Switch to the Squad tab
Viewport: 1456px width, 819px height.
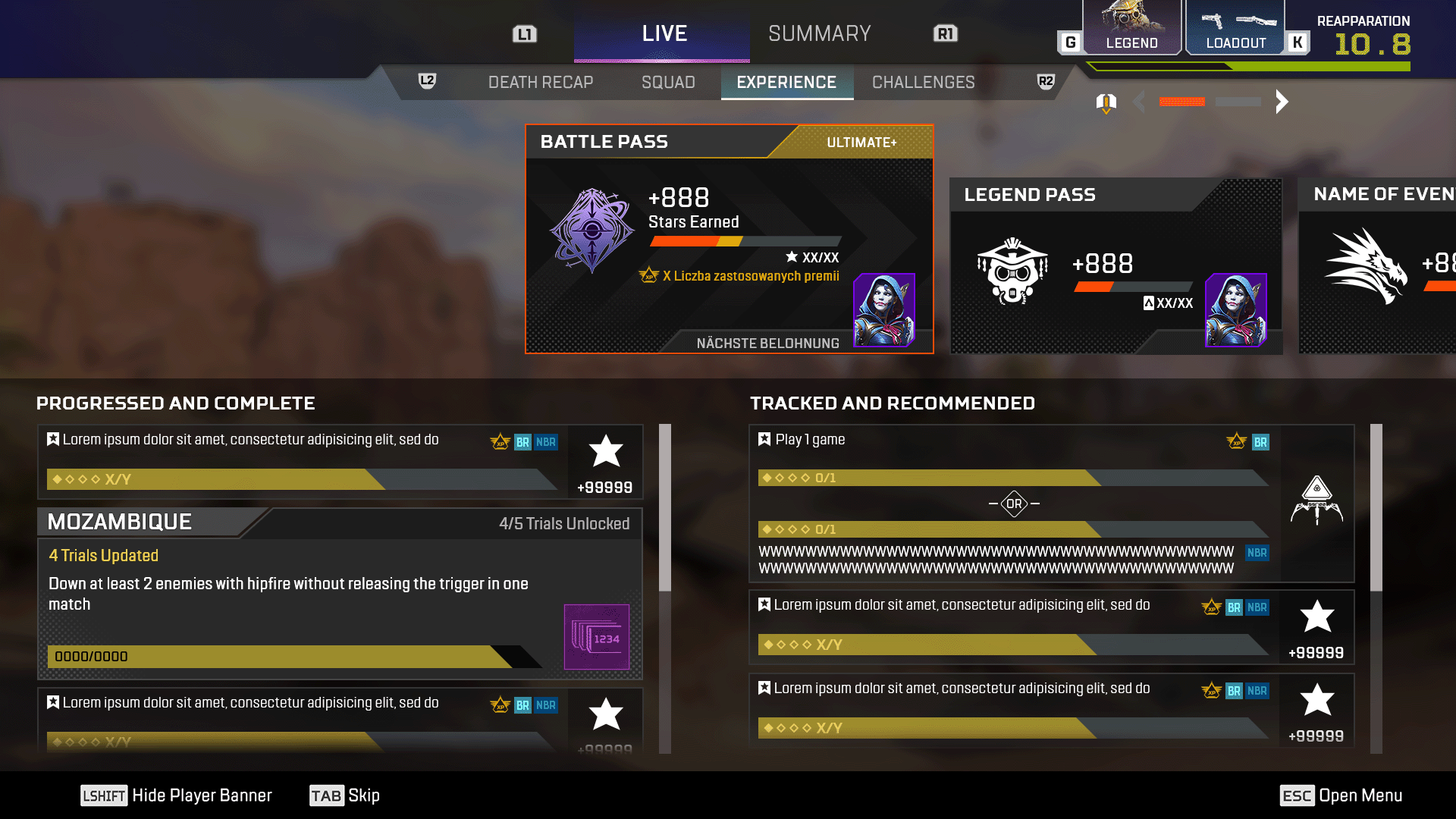pyautogui.click(x=667, y=83)
